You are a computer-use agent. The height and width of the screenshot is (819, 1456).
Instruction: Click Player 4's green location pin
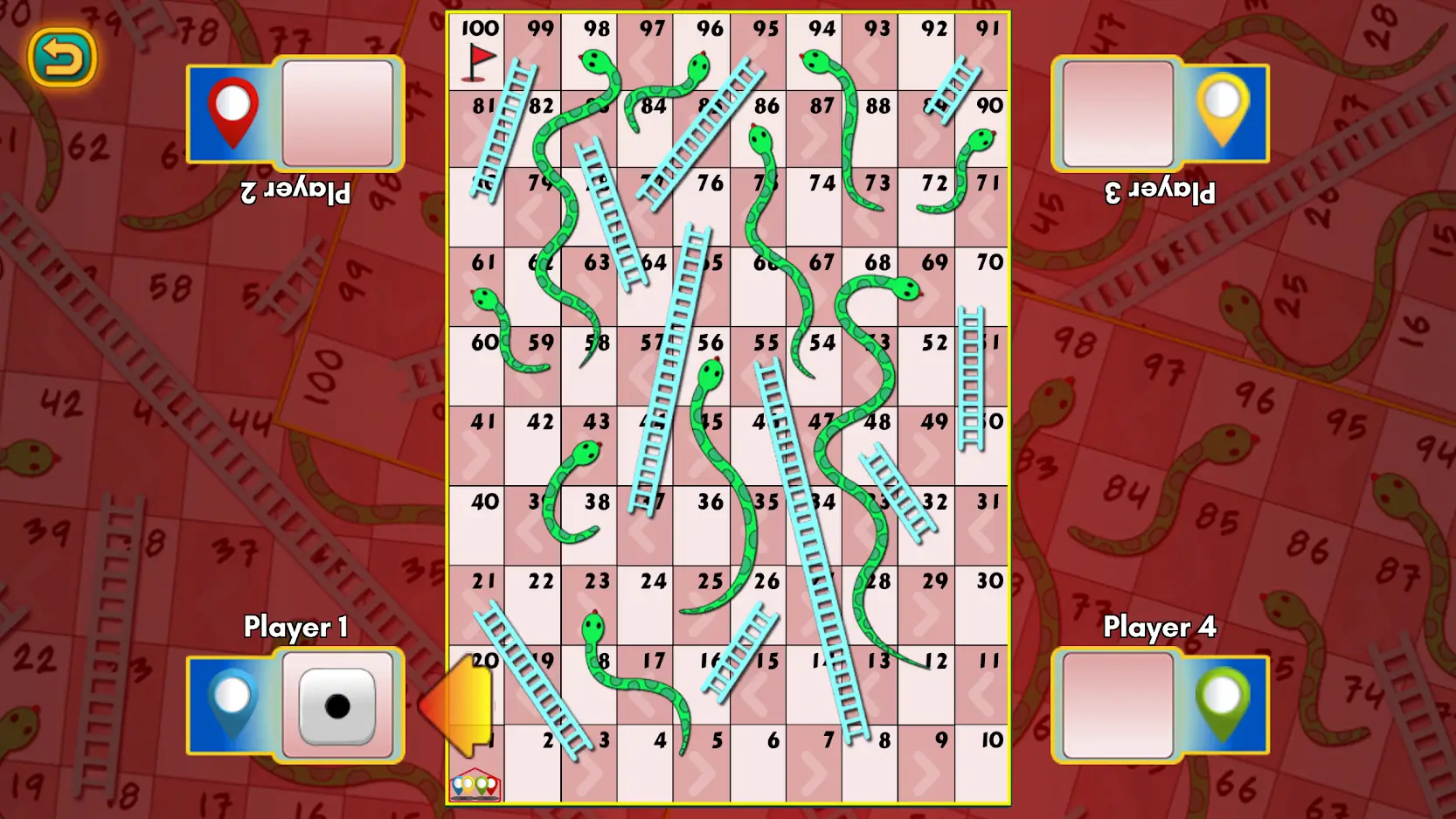point(1223,705)
